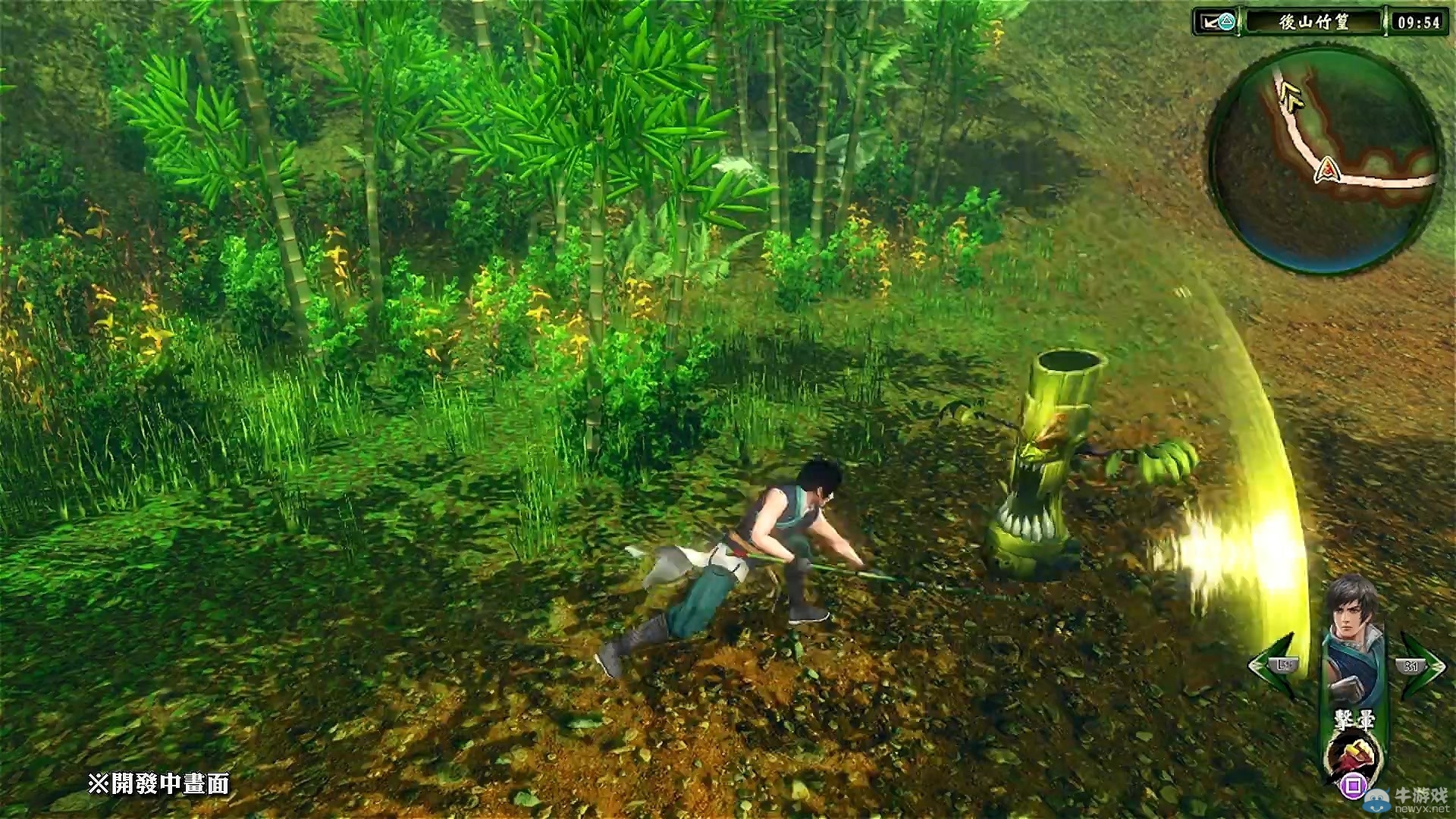Image resolution: width=1456 pixels, height=819 pixels.
Task: Click the 09:54 countdown timer display
Action: (1418, 20)
